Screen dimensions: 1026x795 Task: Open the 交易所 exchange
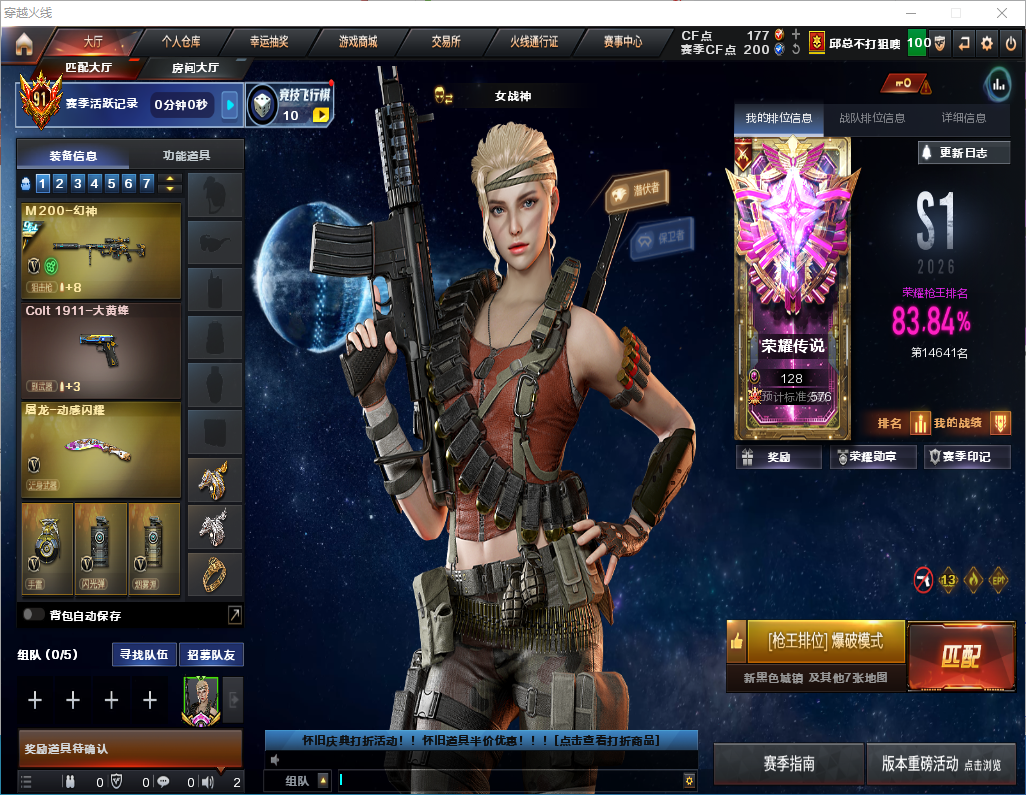click(x=446, y=42)
